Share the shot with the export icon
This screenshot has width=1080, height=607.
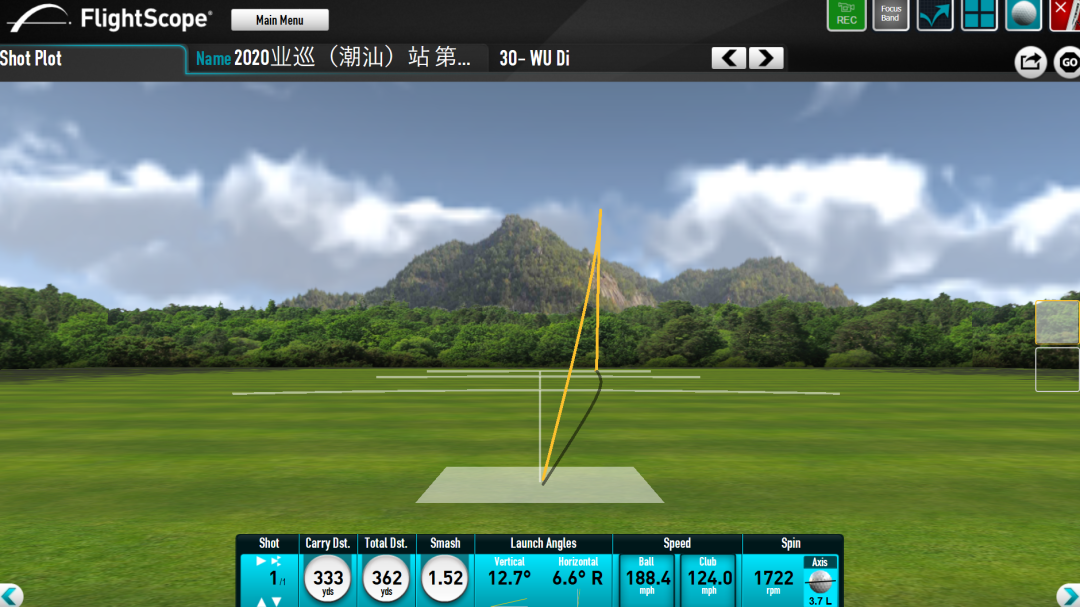1029,62
